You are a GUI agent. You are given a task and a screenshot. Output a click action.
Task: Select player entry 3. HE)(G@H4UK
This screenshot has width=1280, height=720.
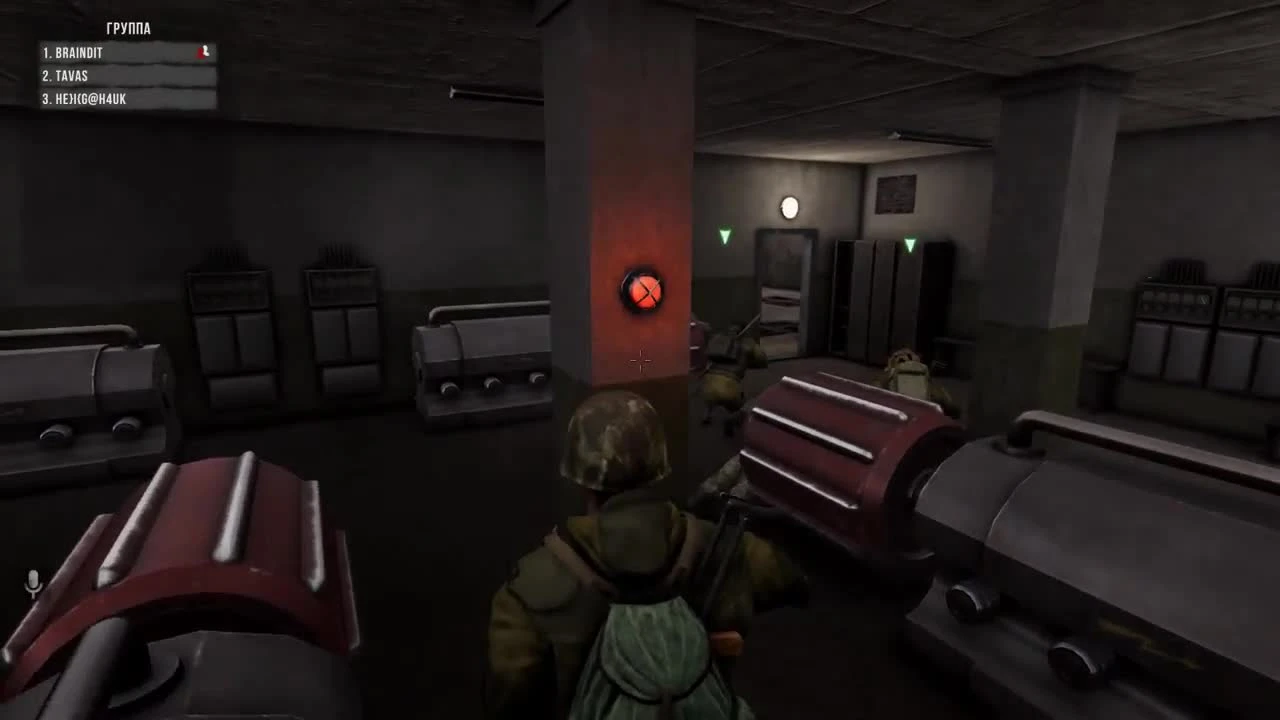point(86,99)
